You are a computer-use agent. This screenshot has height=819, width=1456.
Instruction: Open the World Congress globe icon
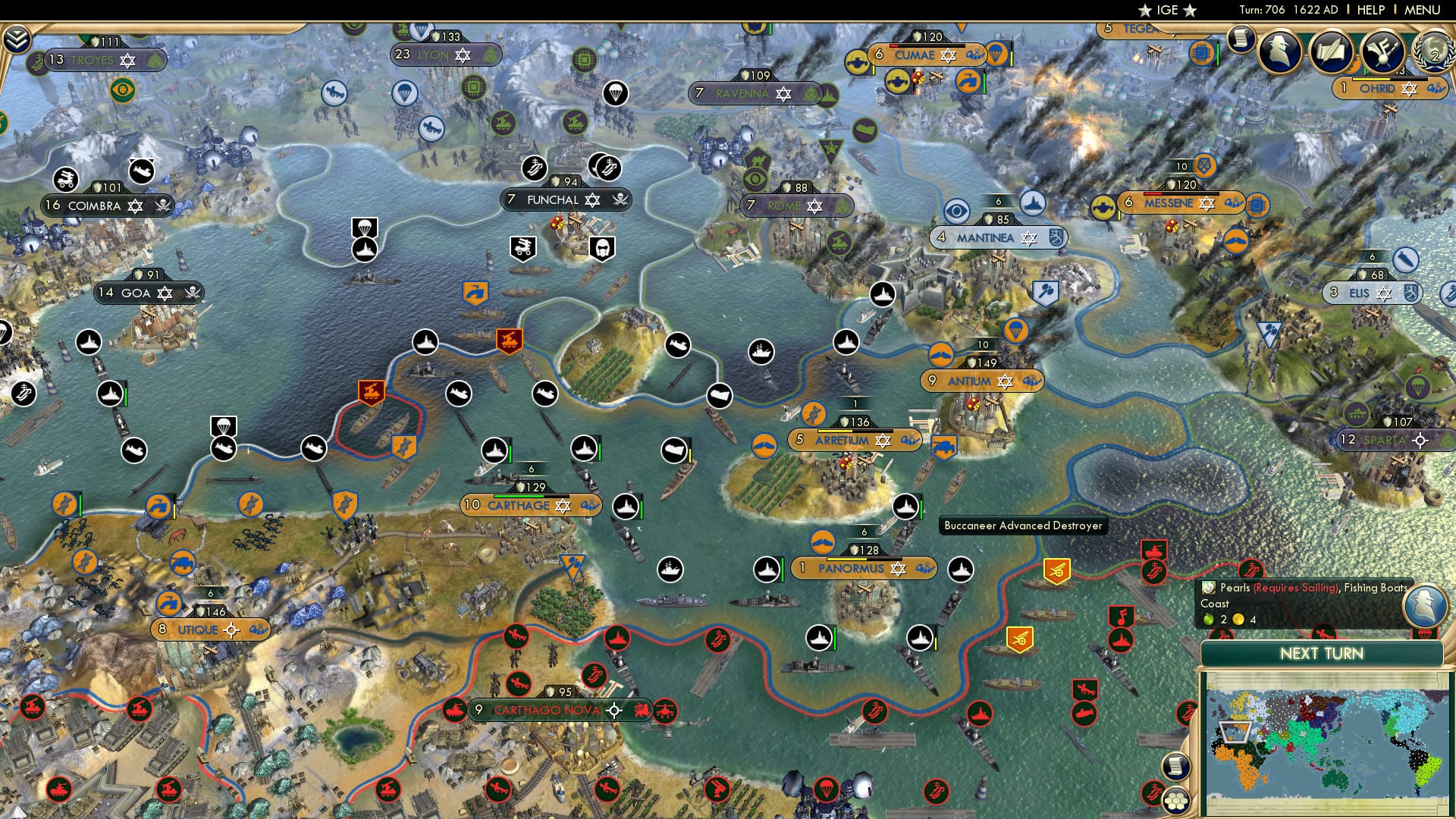(1436, 52)
